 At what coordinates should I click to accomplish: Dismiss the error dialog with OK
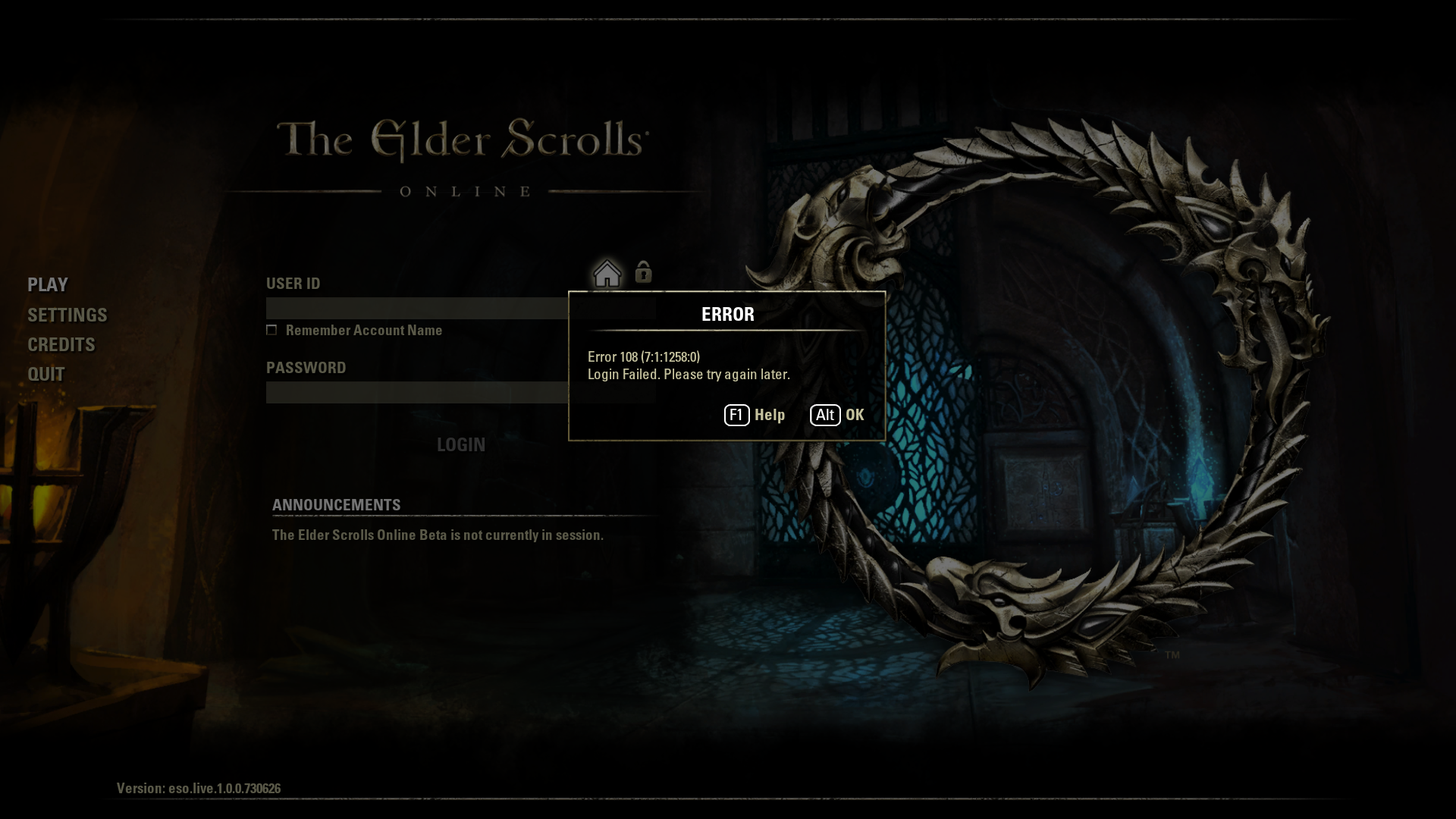click(837, 415)
